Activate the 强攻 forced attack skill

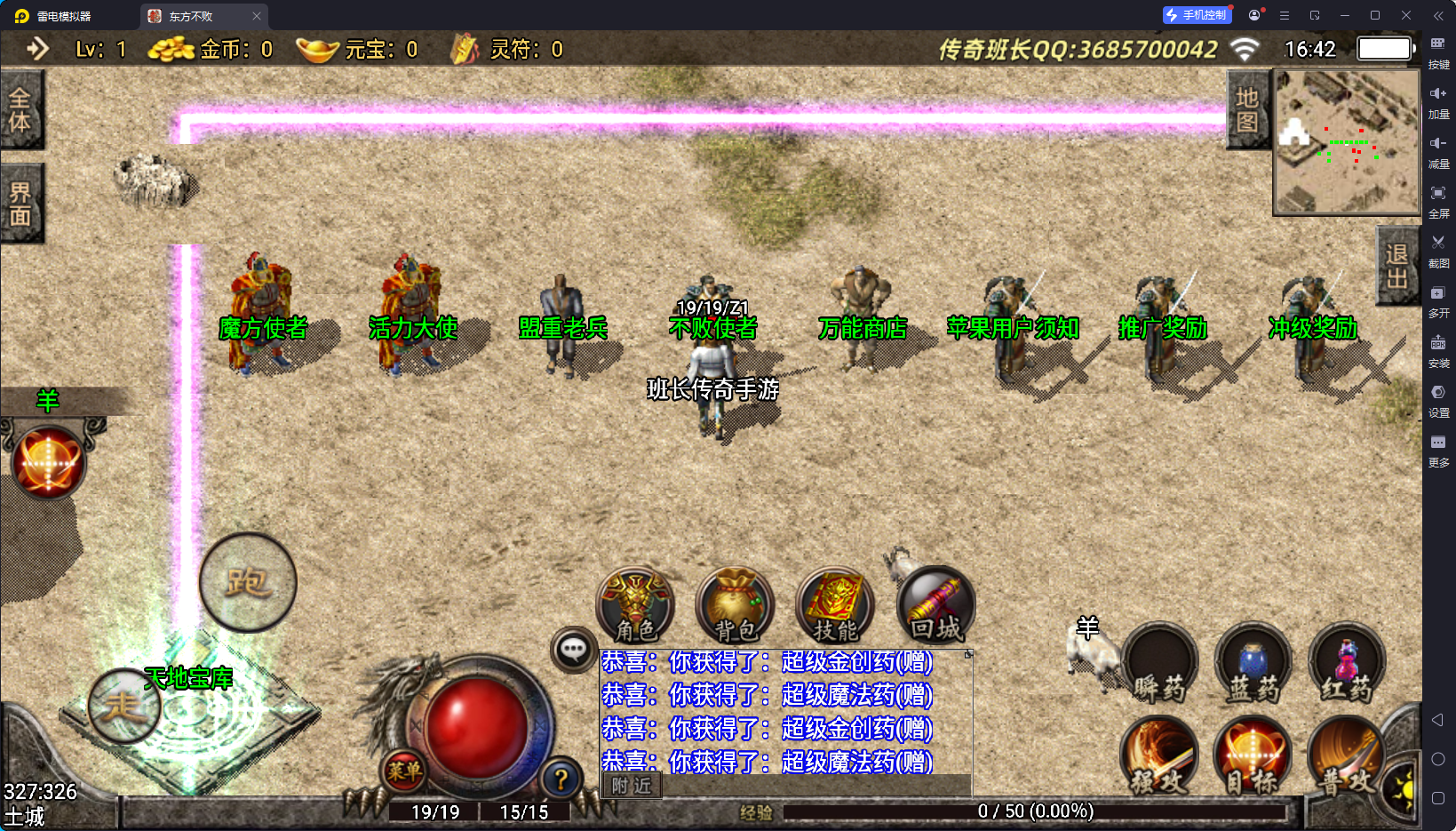tap(1159, 755)
